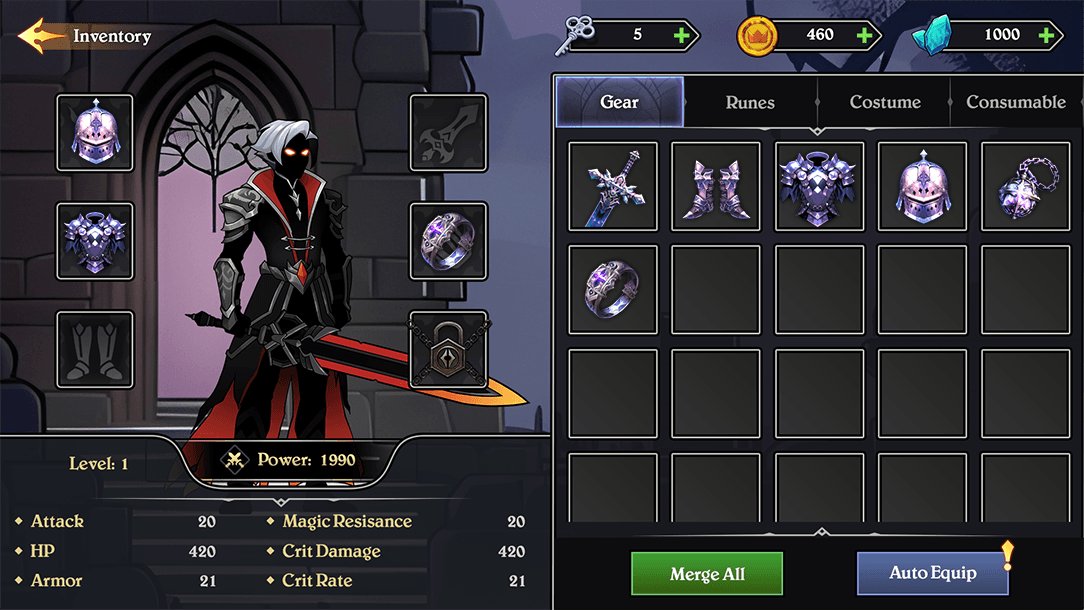
Task: Select the chest armor in the gear grid
Action: (820, 186)
